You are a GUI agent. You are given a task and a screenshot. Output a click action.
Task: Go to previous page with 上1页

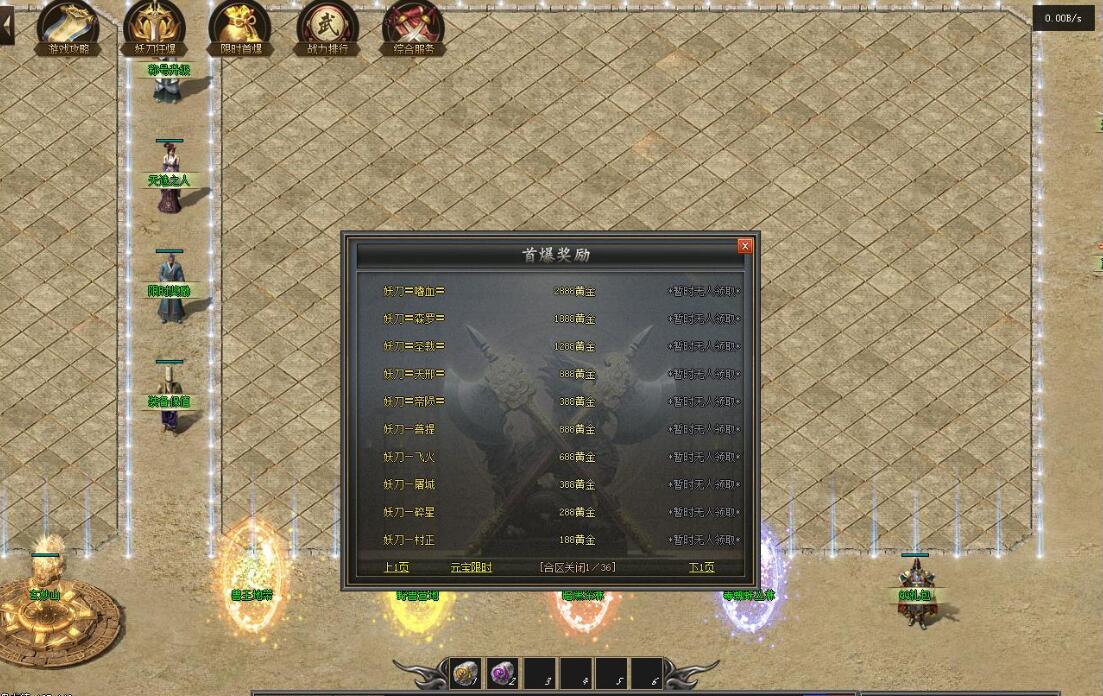tap(396, 567)
